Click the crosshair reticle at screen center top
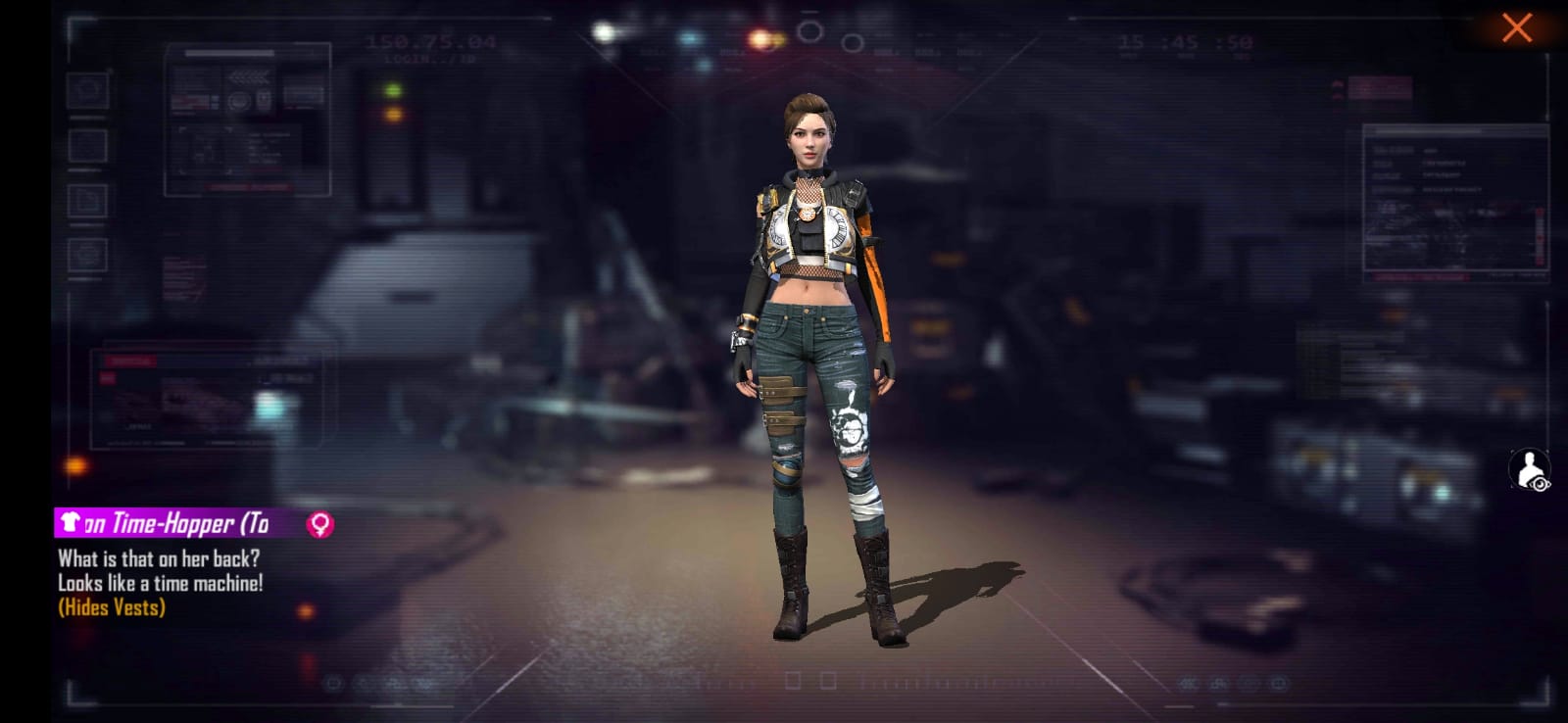 tap(809, 30)
